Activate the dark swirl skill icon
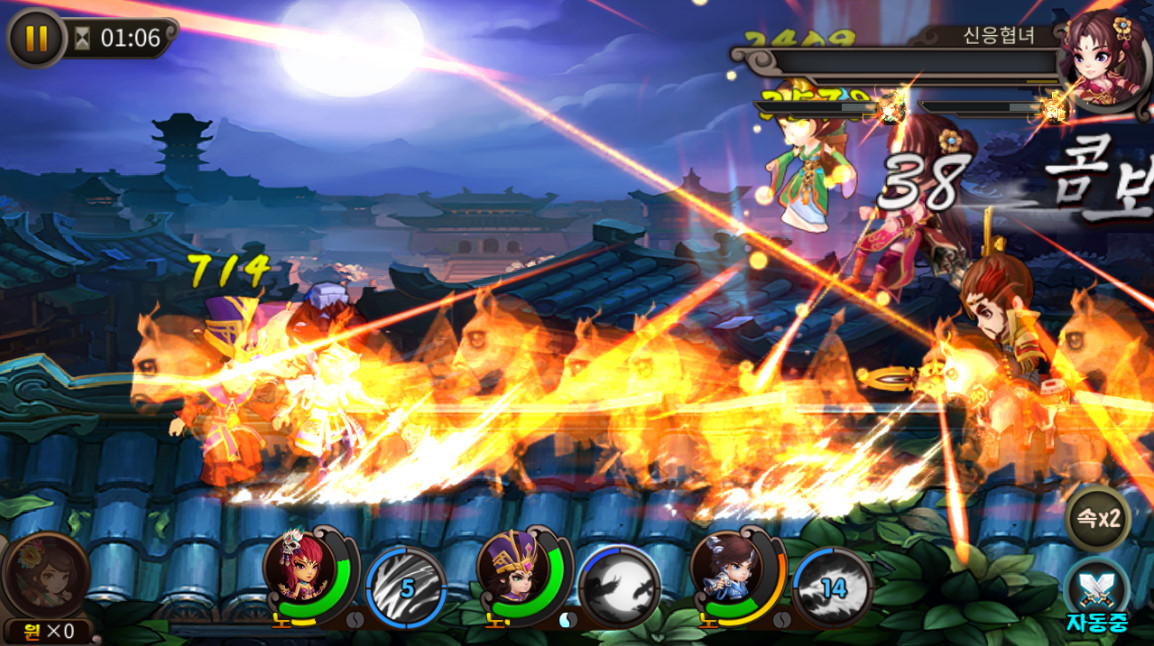The height and width of the screenshot is (646, 1154). coord(620,588)
